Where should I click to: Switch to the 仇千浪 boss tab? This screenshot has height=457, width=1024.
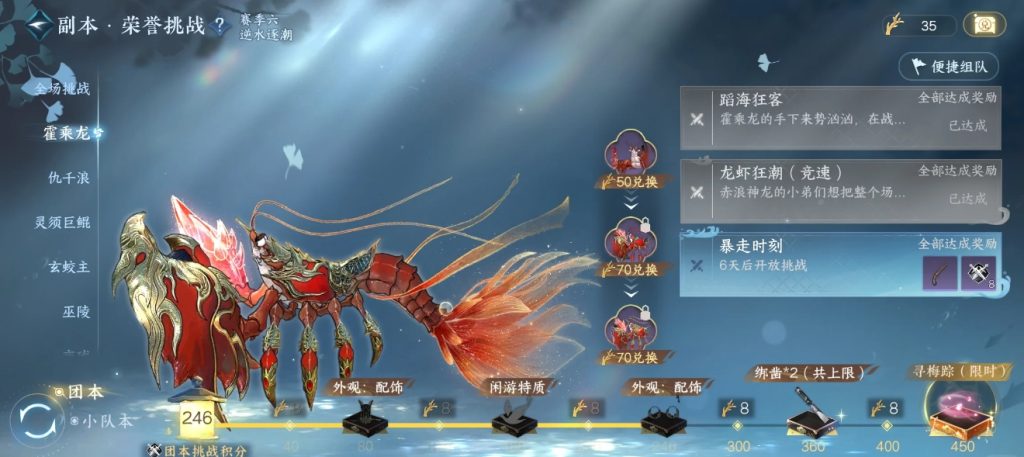68,177
